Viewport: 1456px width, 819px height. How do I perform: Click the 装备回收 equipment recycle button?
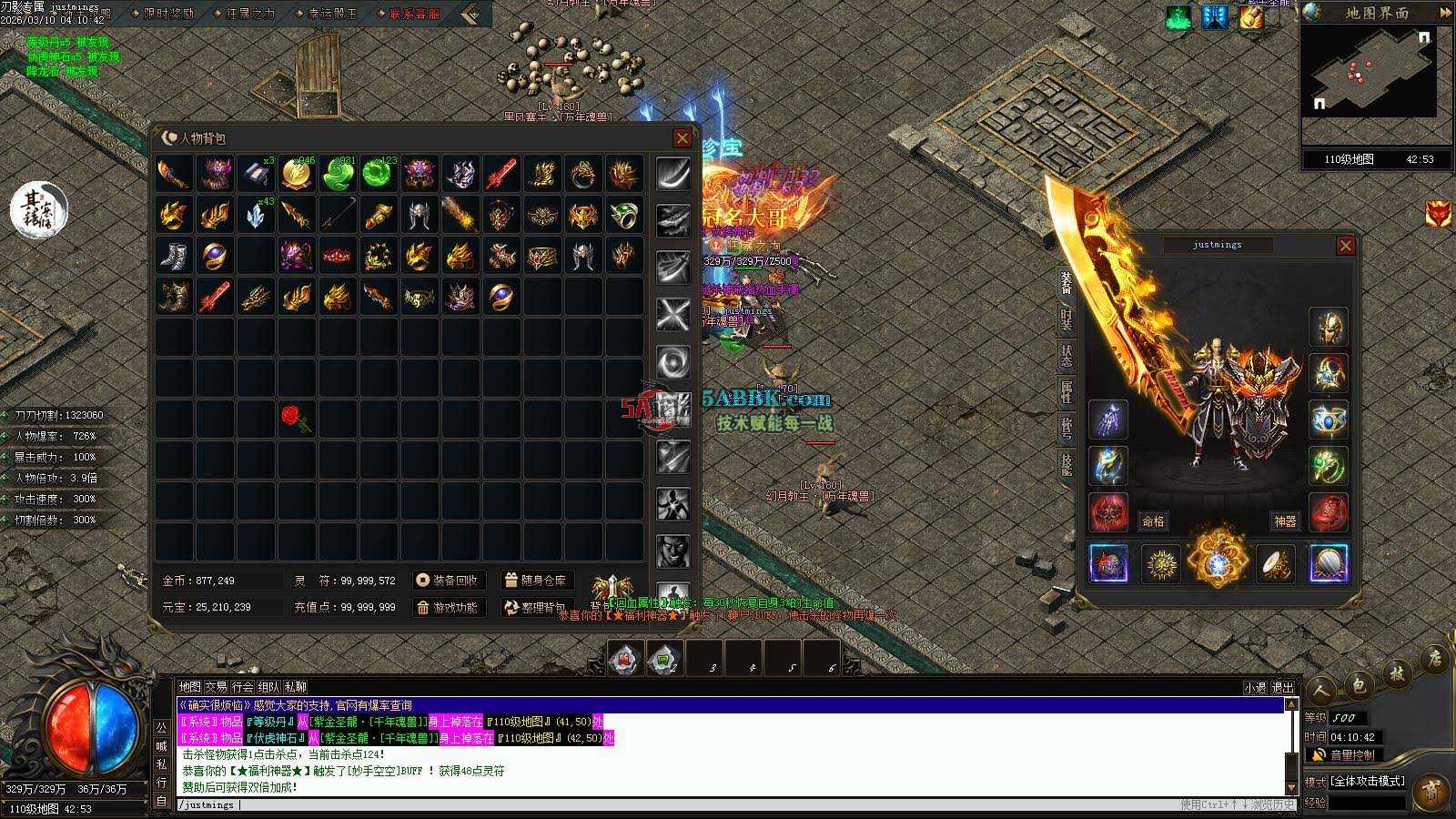(x=448, y=581)
